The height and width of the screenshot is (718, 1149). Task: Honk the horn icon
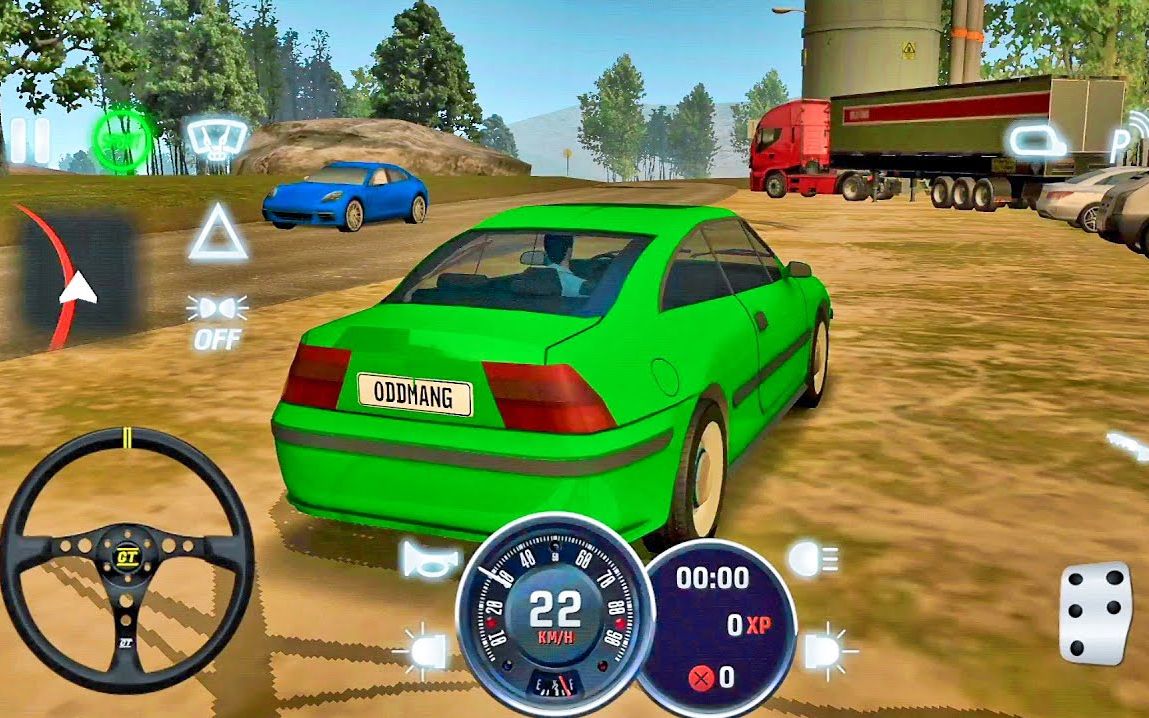[428, 559]
